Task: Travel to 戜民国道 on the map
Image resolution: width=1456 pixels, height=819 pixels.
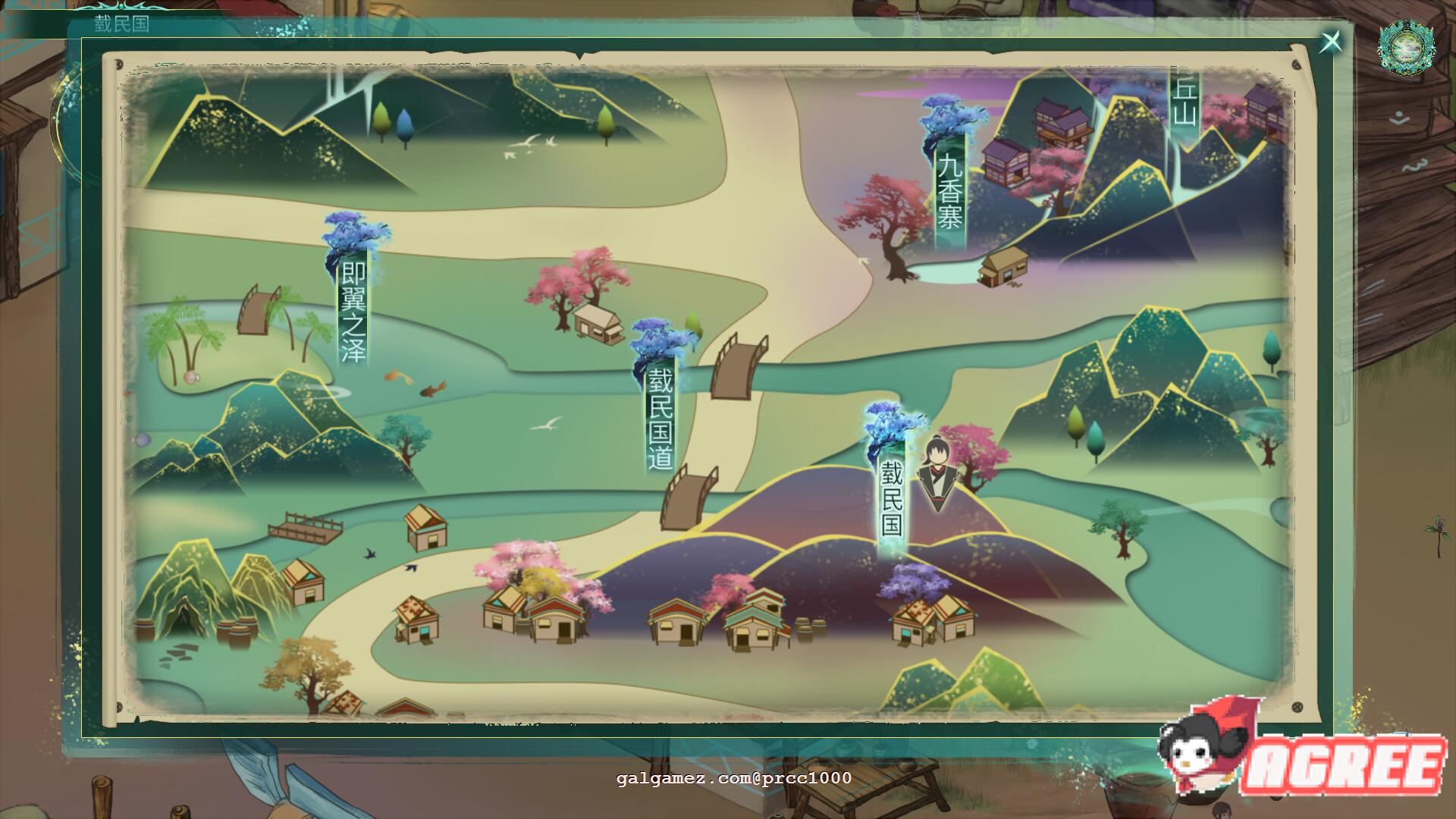Action: coord(660,417)
